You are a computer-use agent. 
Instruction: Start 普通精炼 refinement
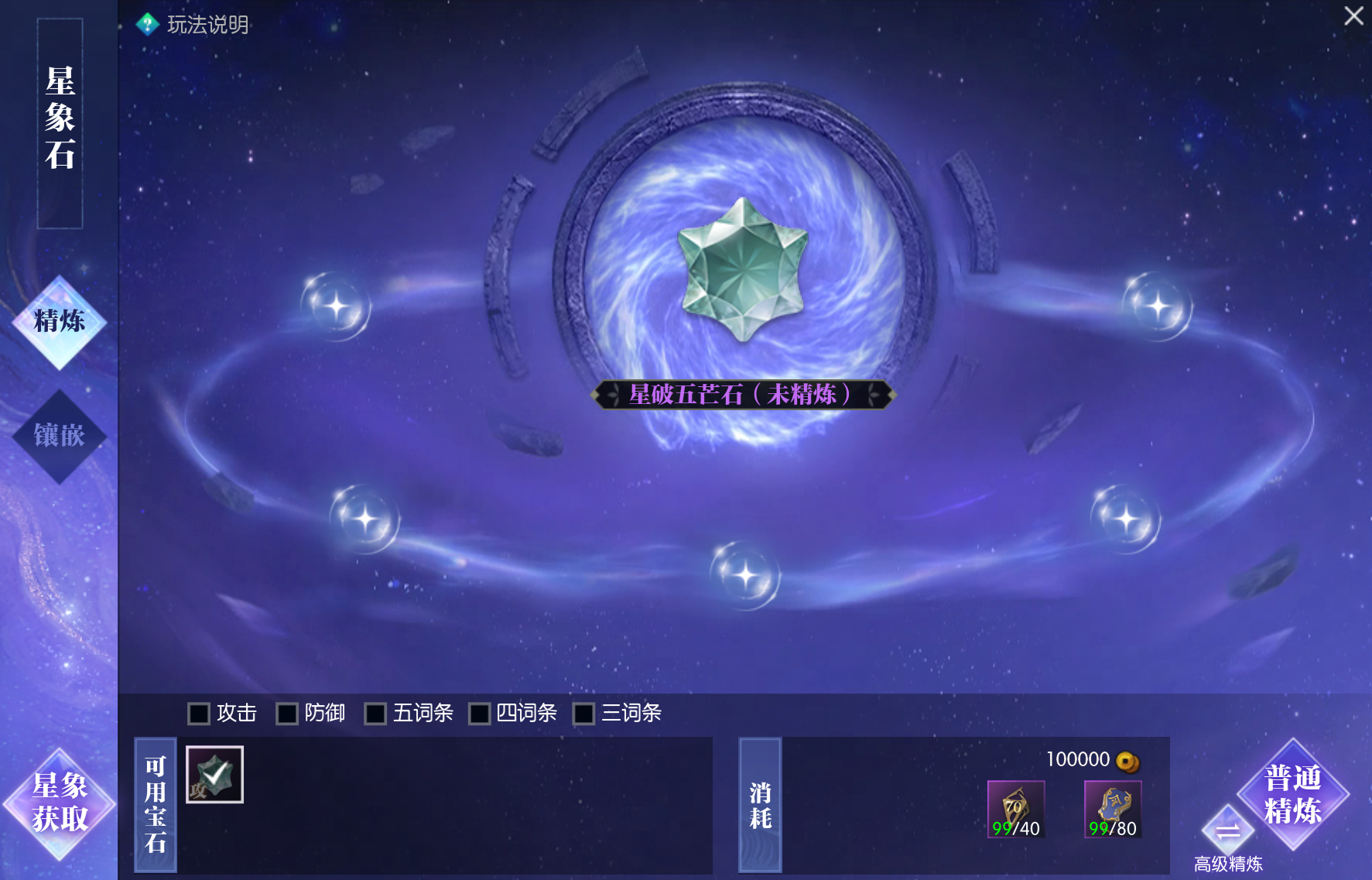coord(1292,794)
